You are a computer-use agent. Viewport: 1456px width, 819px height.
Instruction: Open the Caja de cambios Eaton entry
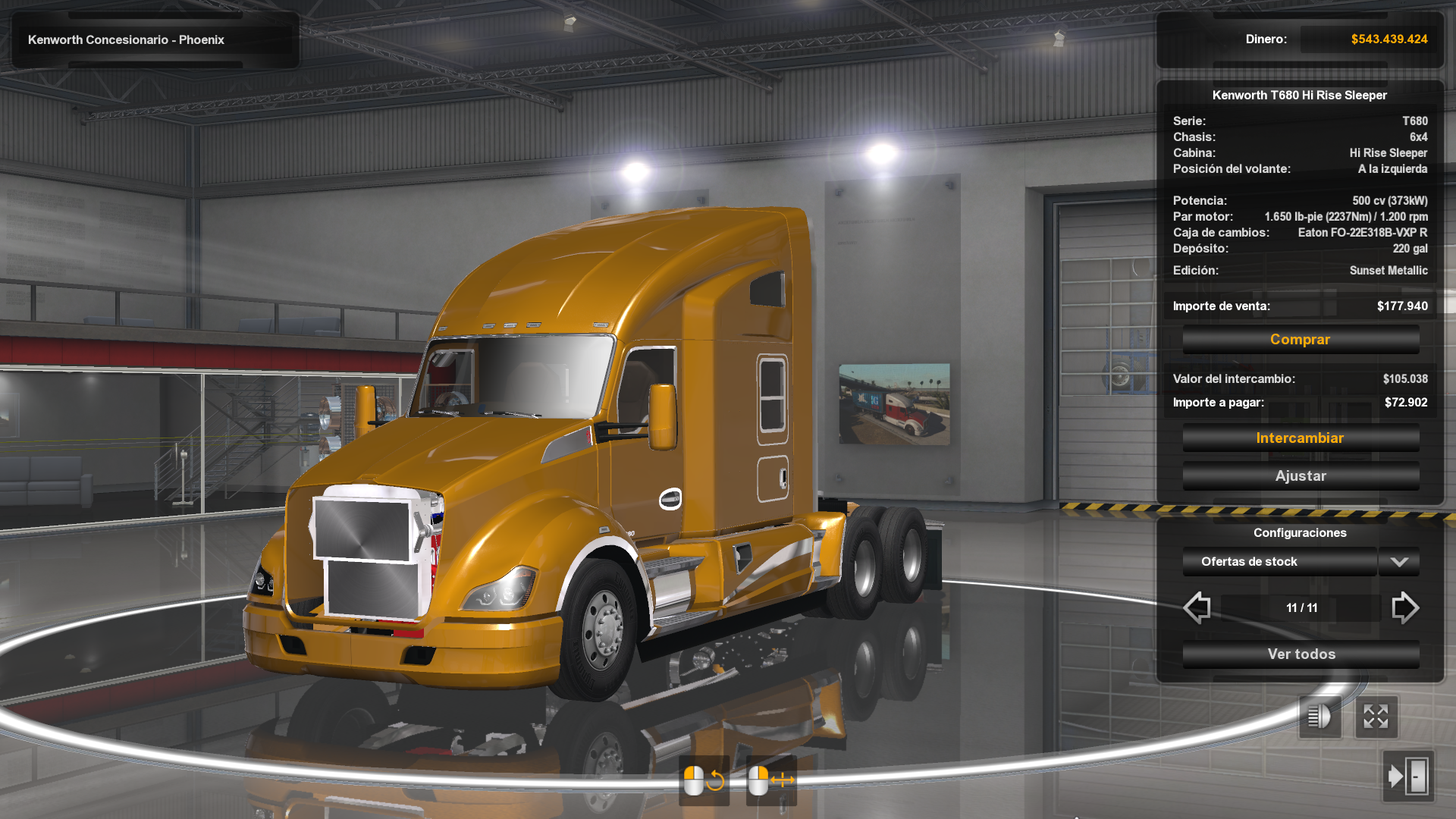click(x=1300, y=233)
